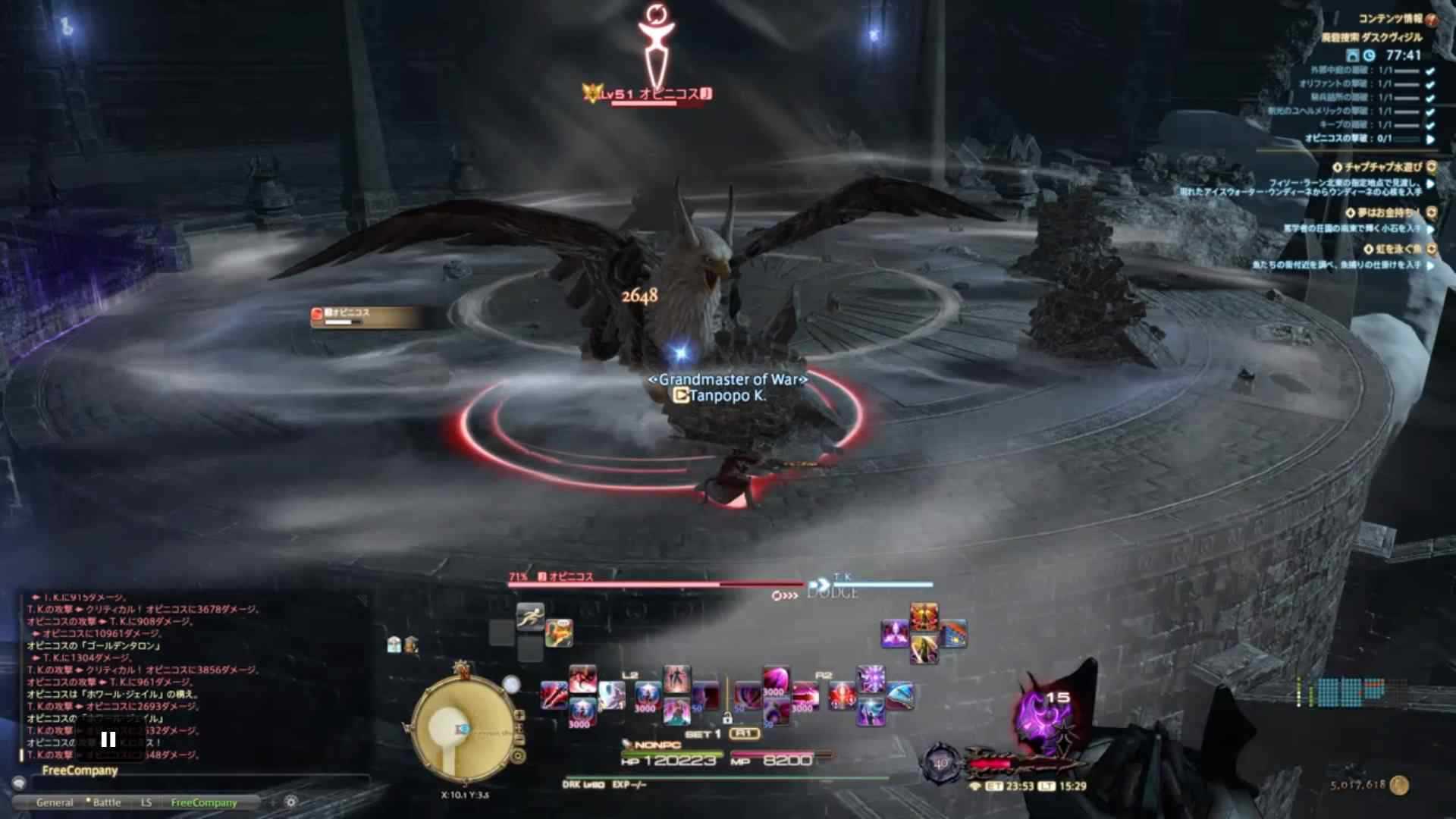This screenshot has width=1456, height=819.
Task: Click the chat mode speech bubble icon
Action: pyautogui.click(x=20, y=783)
